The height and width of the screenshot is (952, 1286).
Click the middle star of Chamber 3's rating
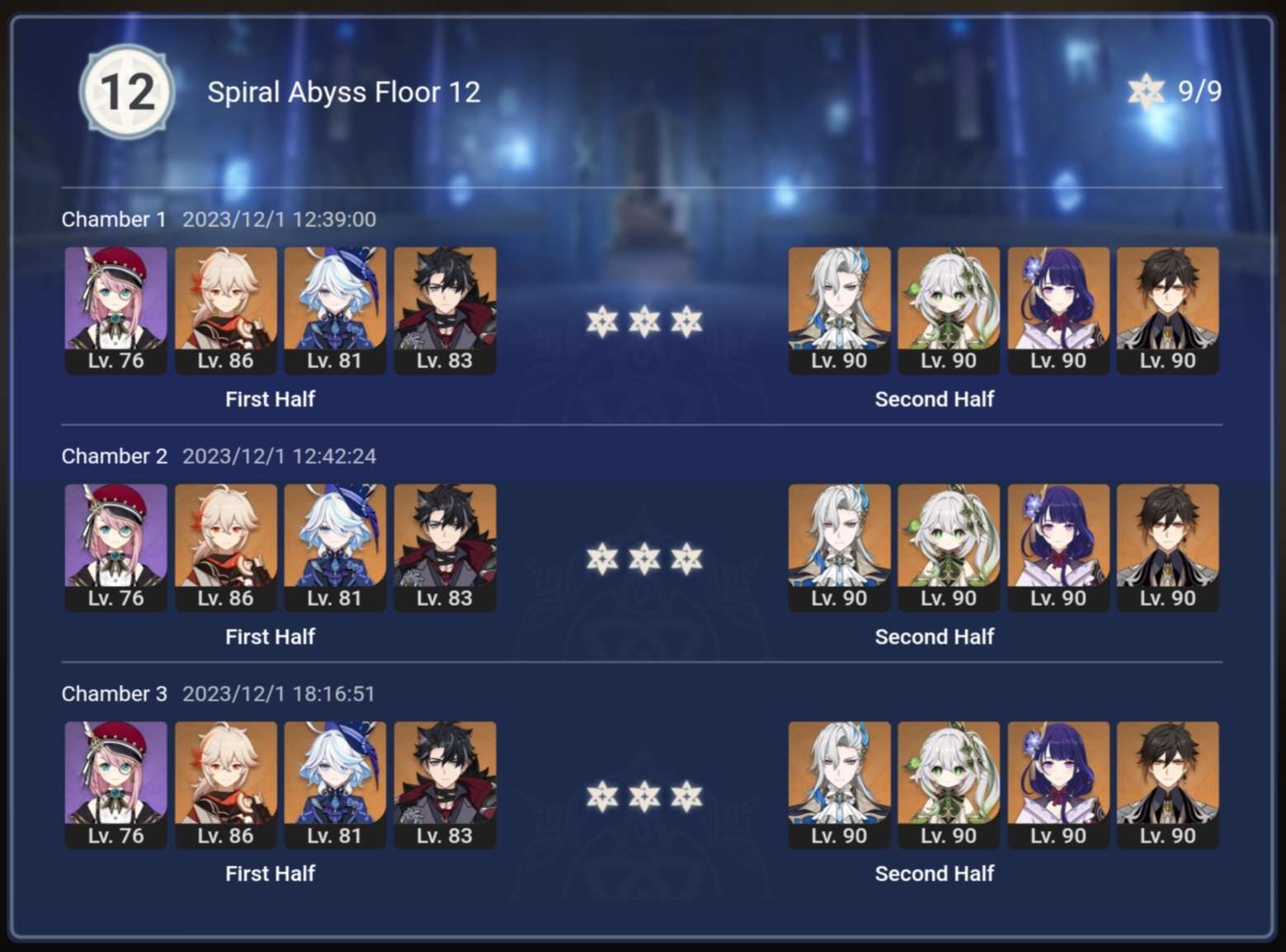click(643, 797)
